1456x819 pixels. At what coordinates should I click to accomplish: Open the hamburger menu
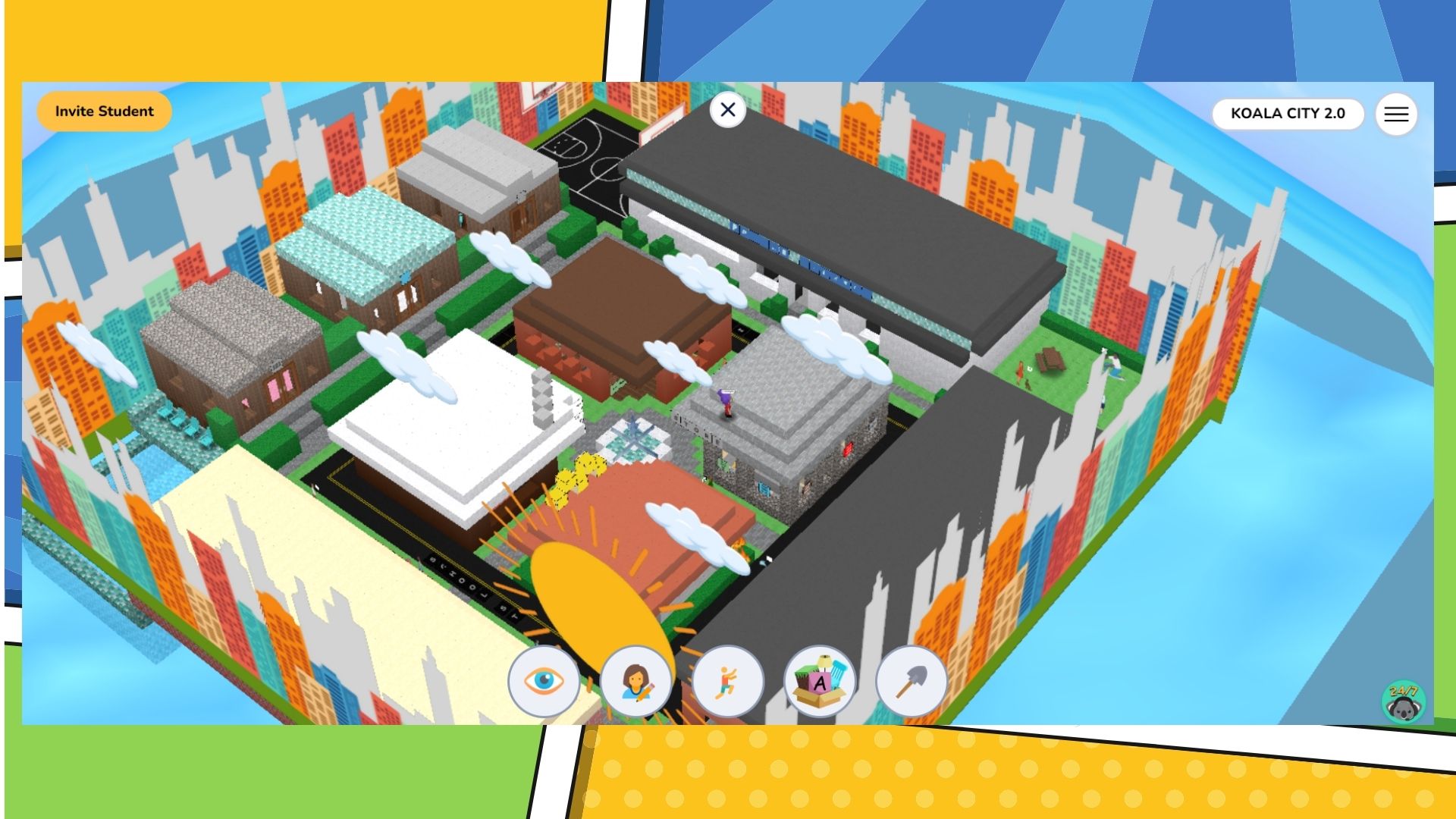click(1396, 115)
